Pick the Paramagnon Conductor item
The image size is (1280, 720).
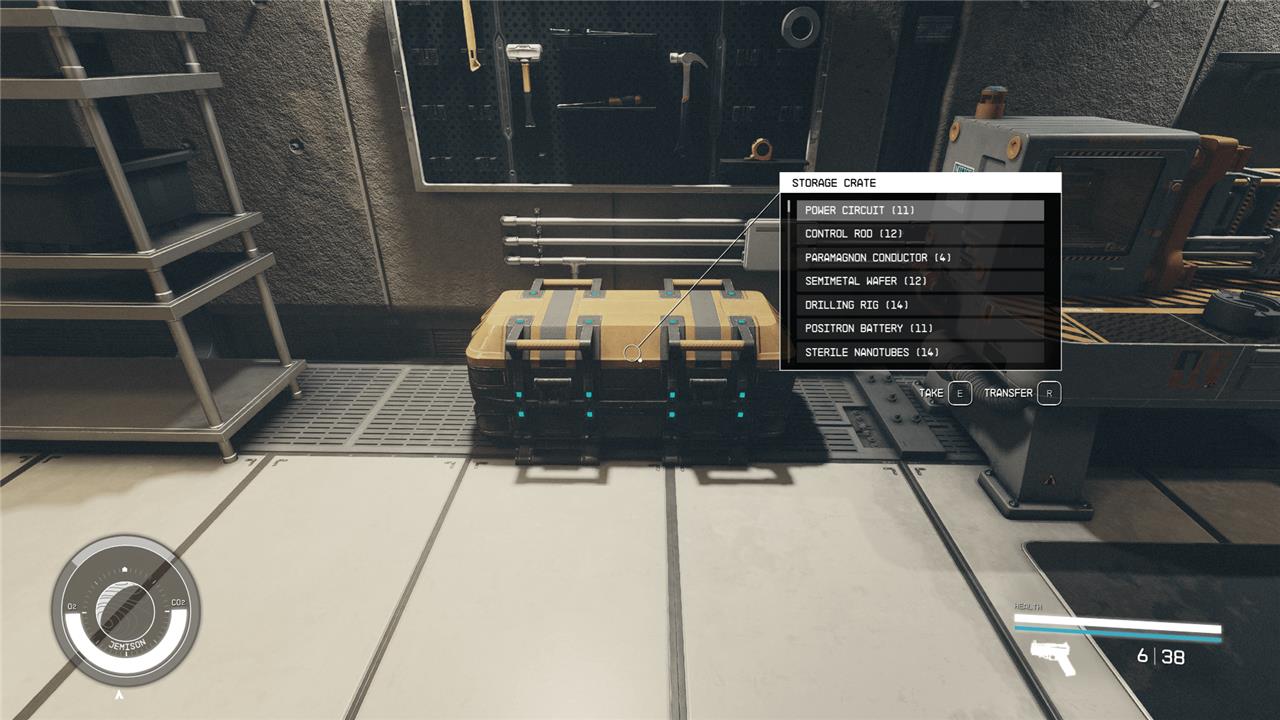coord(919,257)
